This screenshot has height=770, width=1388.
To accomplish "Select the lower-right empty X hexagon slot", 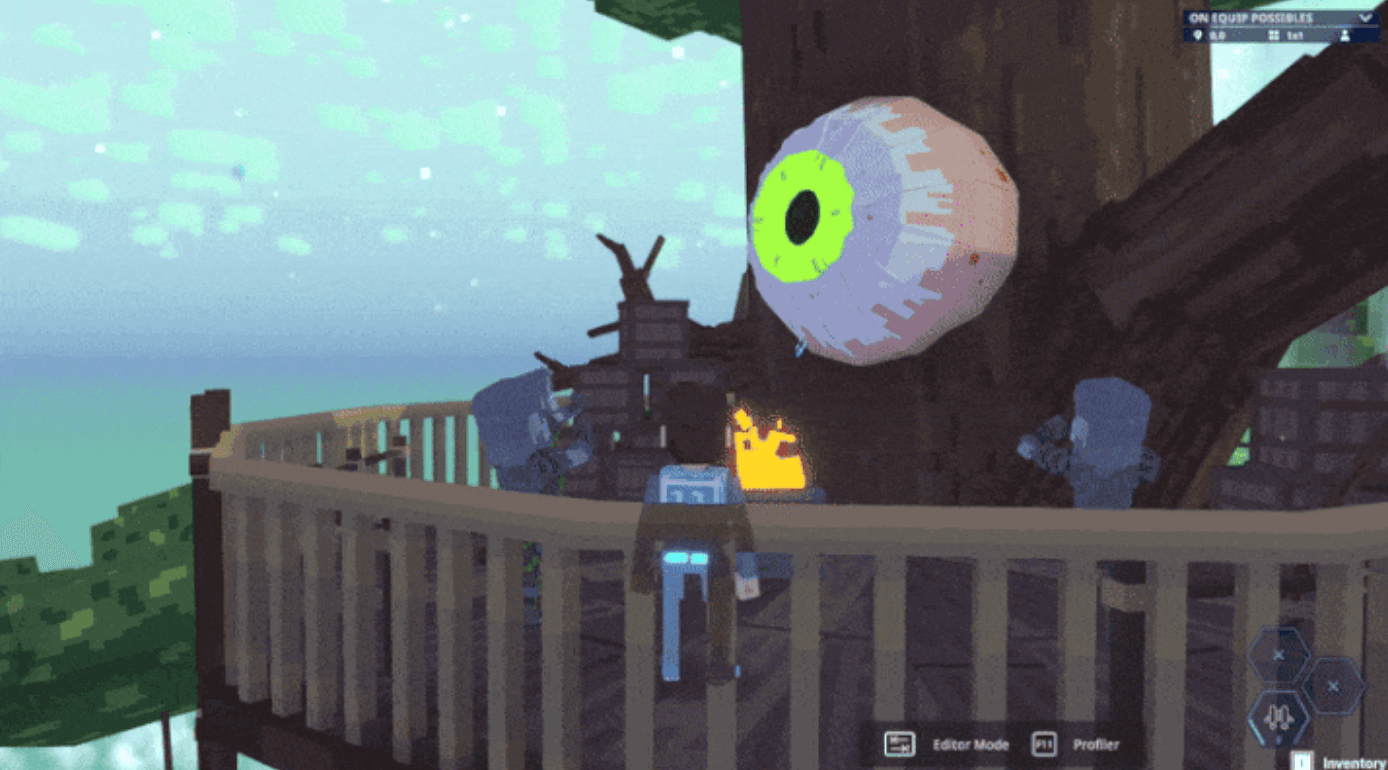I will pyautogui.click(x=1333, y=686).
